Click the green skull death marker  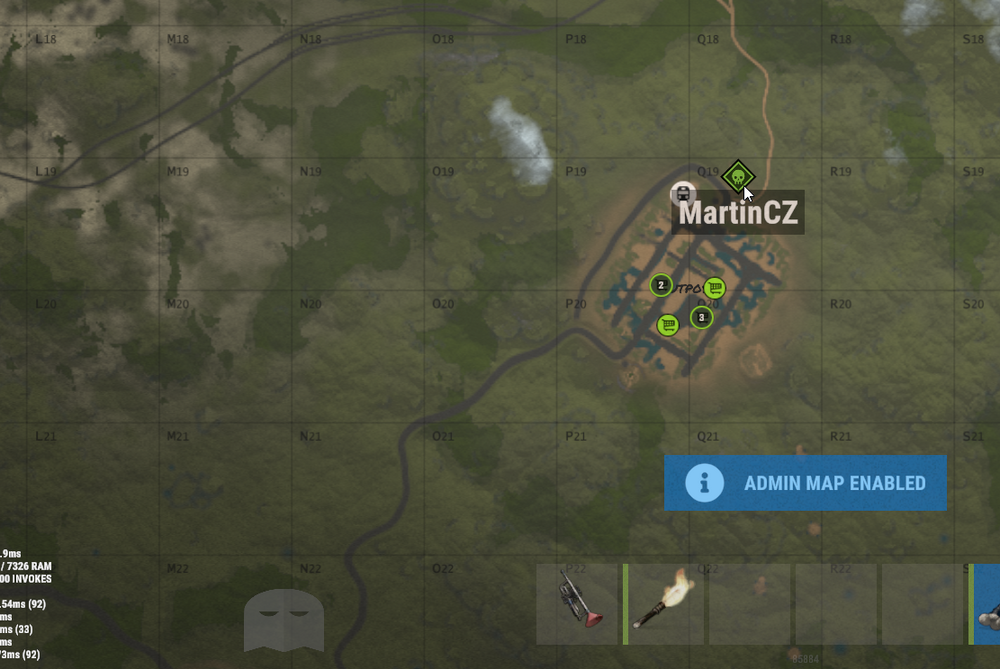tap(737, 177)
